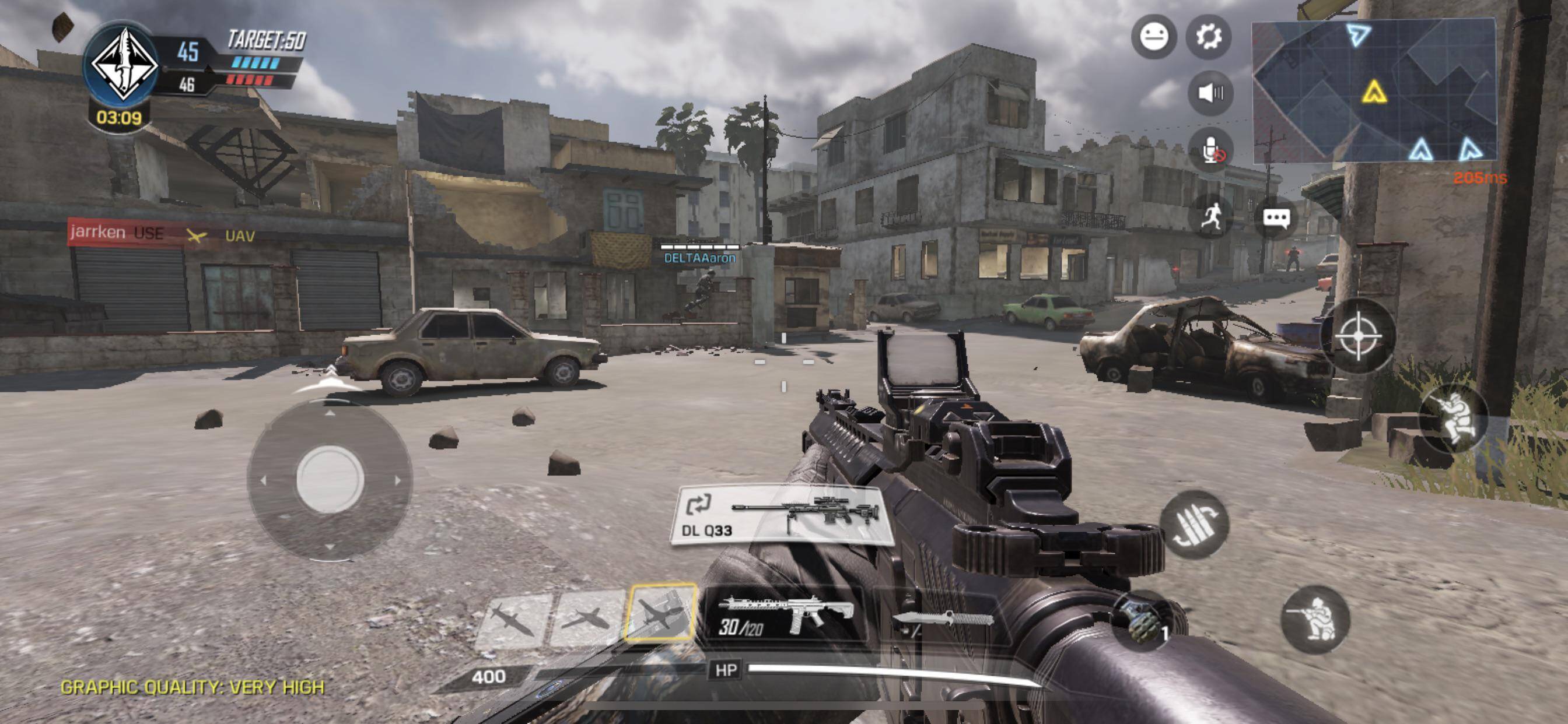Screen dimensions: 1568x724
Task: Tap the kneeling soldier crouch button
Action: (x=1315, y=620)
